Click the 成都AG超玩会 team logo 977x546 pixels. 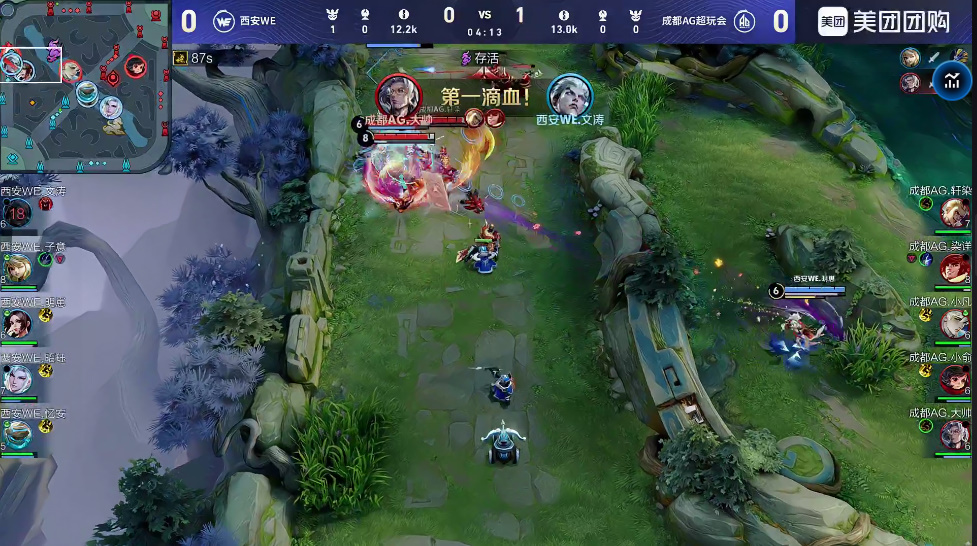click(x=745, y=21)
